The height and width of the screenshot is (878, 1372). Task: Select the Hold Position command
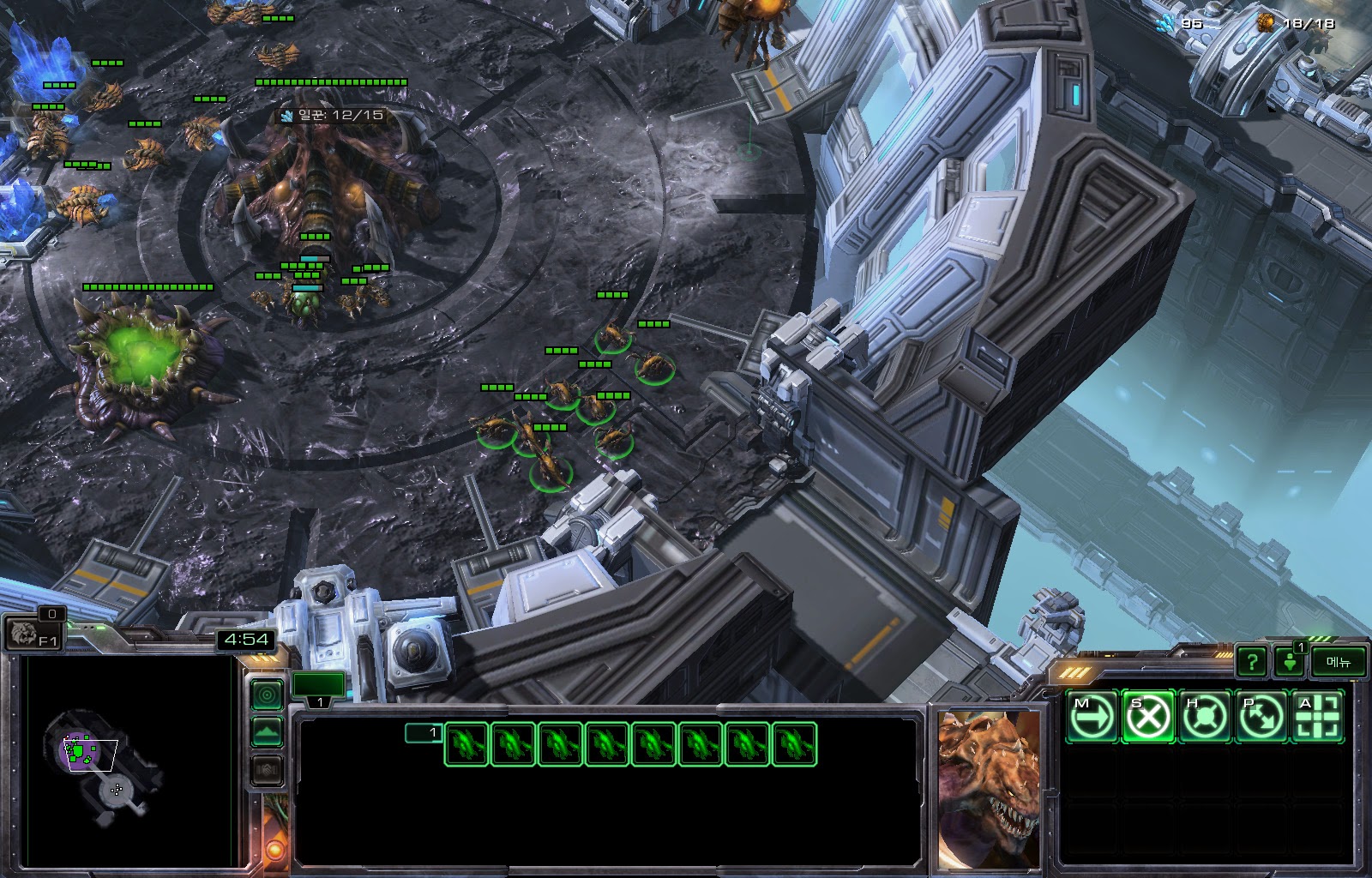pyautogui.click(x=1204, y=716)
